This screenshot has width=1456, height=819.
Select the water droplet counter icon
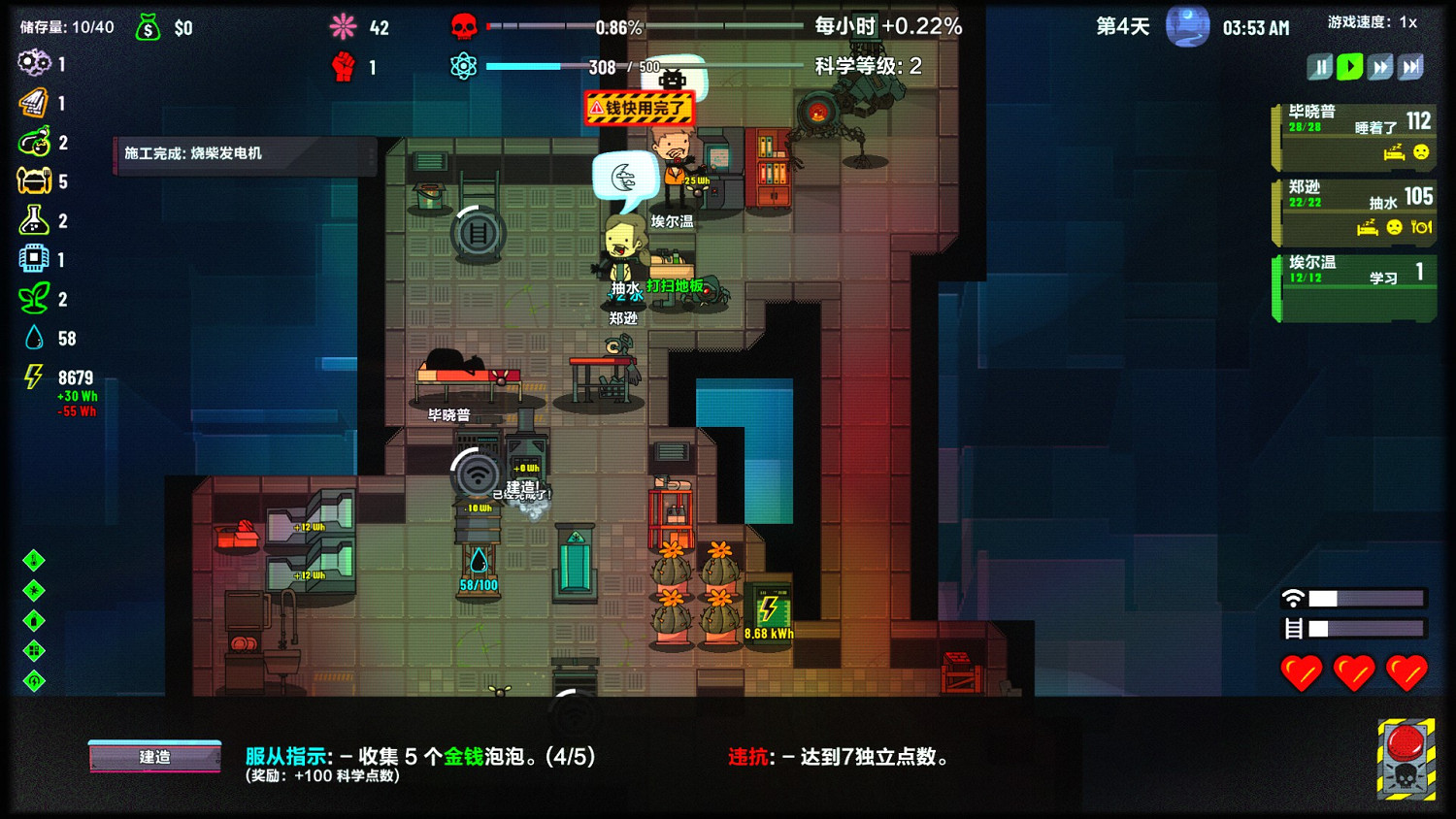point(34,338)
